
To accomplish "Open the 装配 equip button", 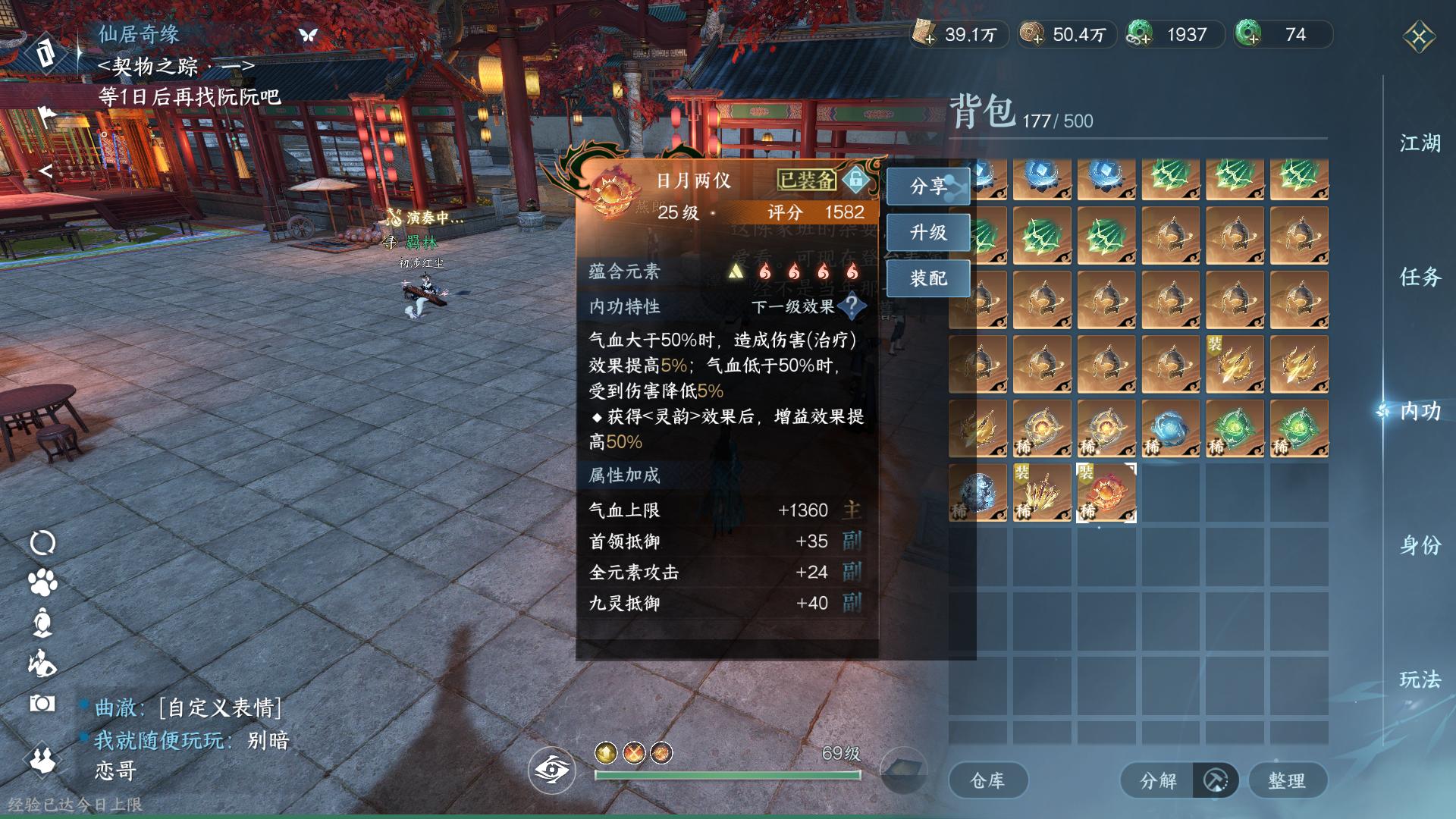I will (x=928, y=278).
